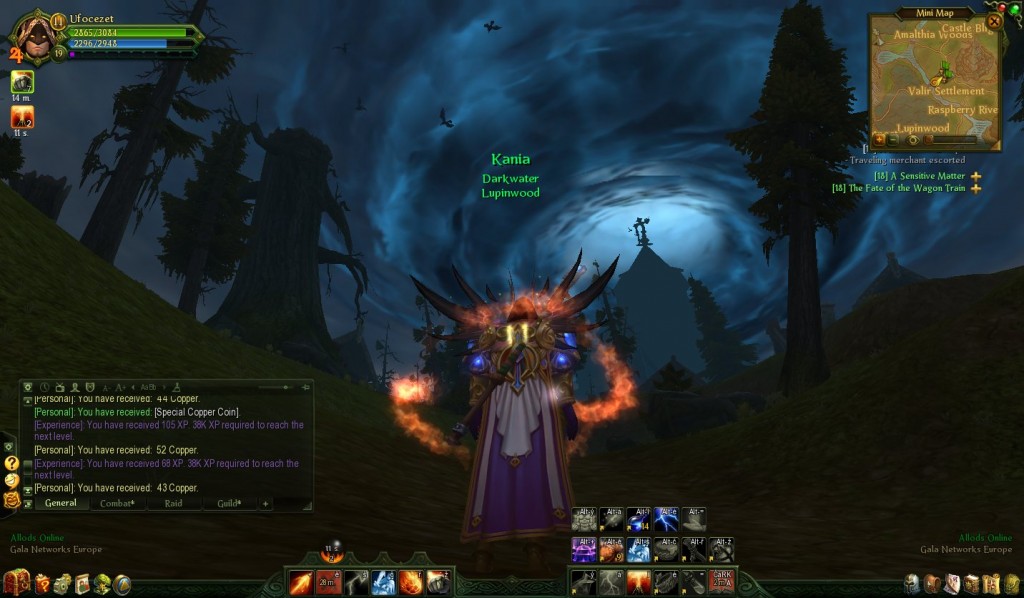Open the help book with question mark
The width and height of the screenshot is (1024, 598).
42,583
